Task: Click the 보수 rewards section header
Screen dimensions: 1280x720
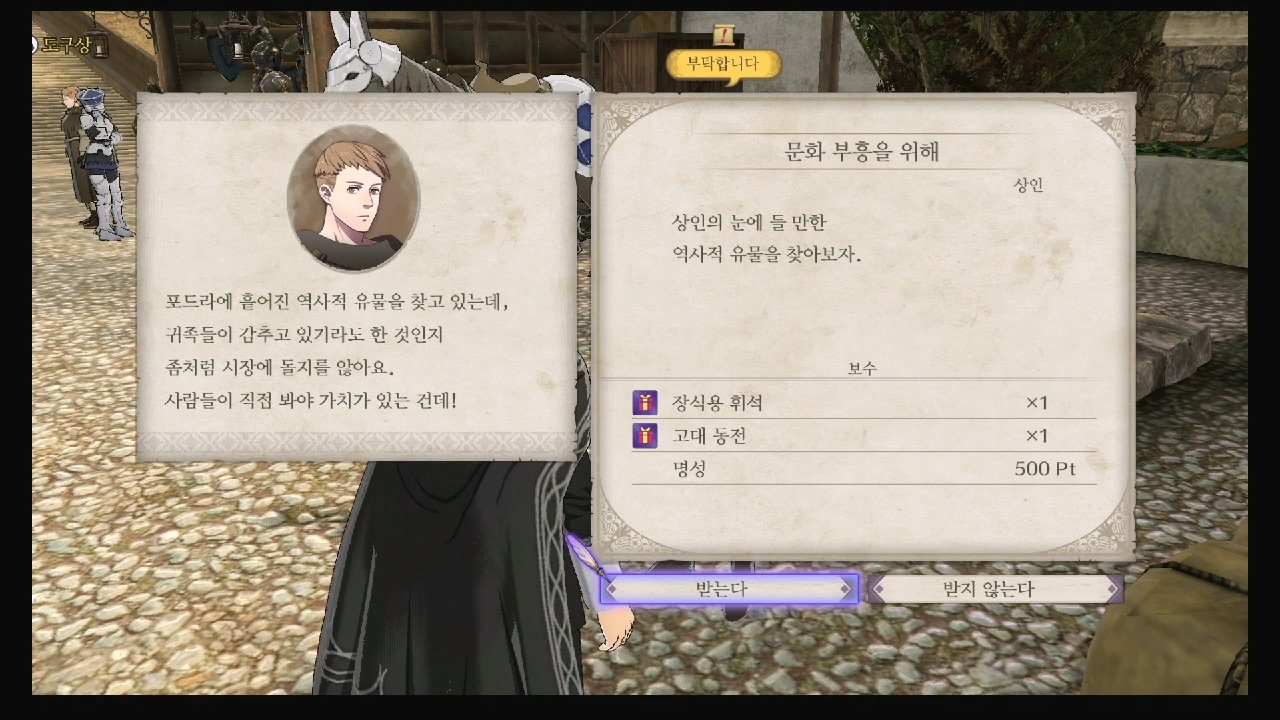Action: pos(864,367)
